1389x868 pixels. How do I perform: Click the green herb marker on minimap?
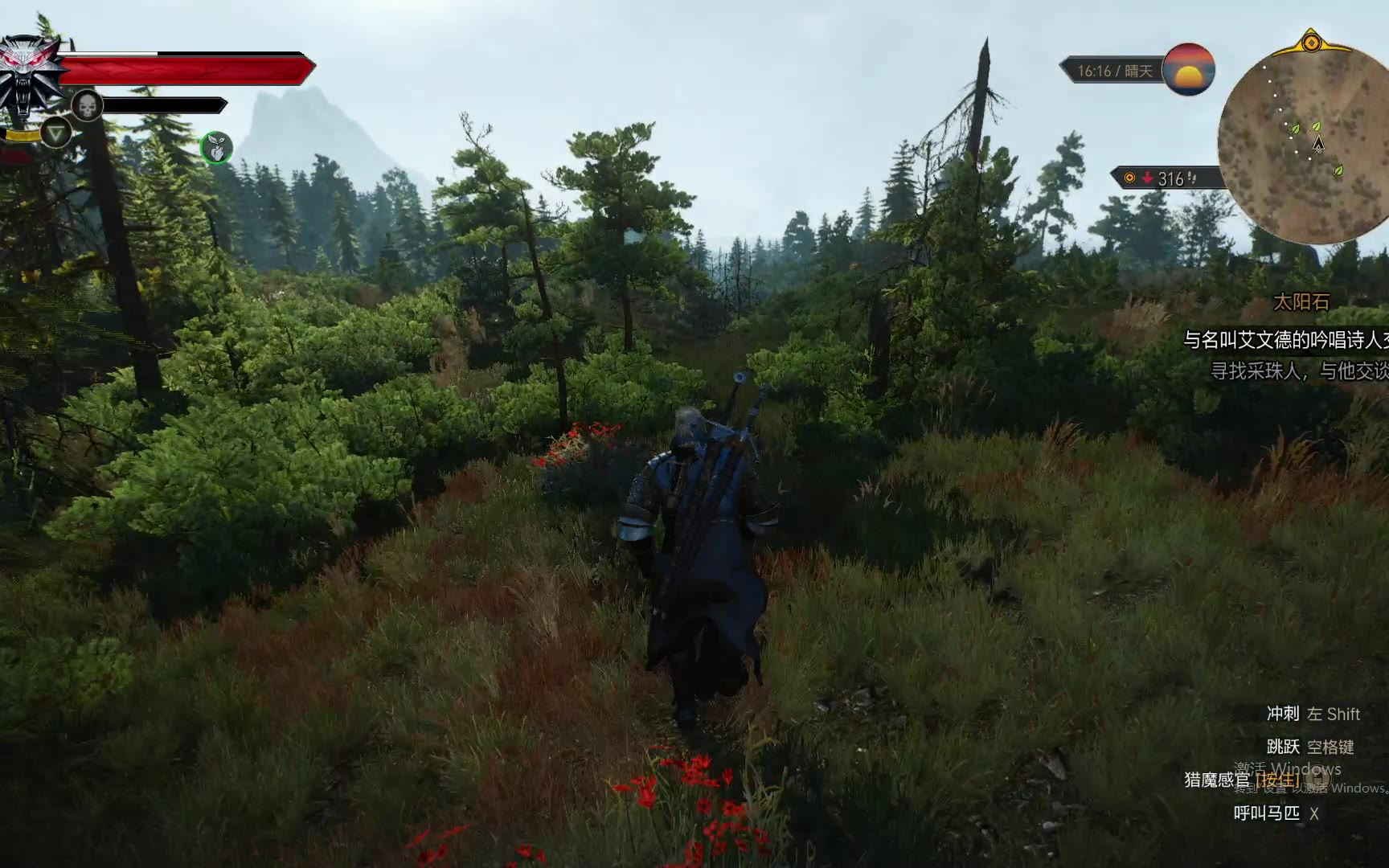[x=1295, y=129]
